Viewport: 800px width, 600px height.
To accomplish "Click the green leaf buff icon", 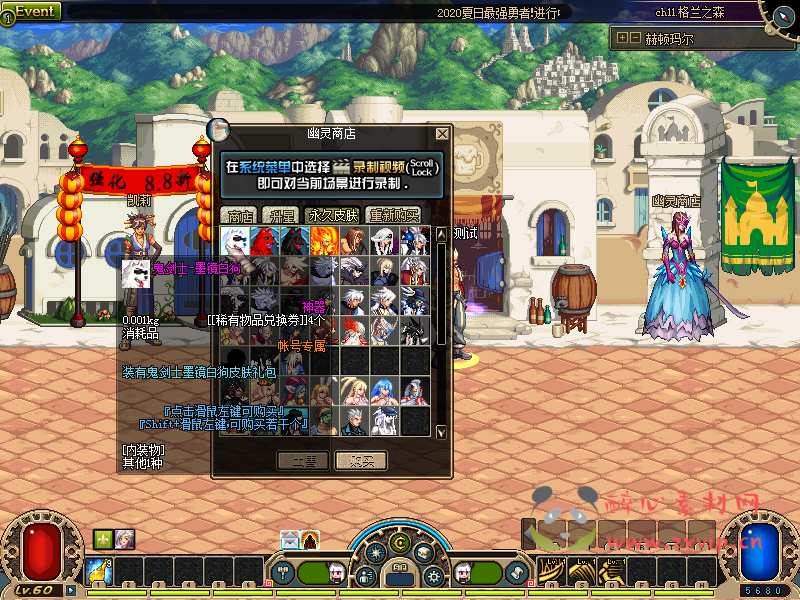I will (103, 538).
